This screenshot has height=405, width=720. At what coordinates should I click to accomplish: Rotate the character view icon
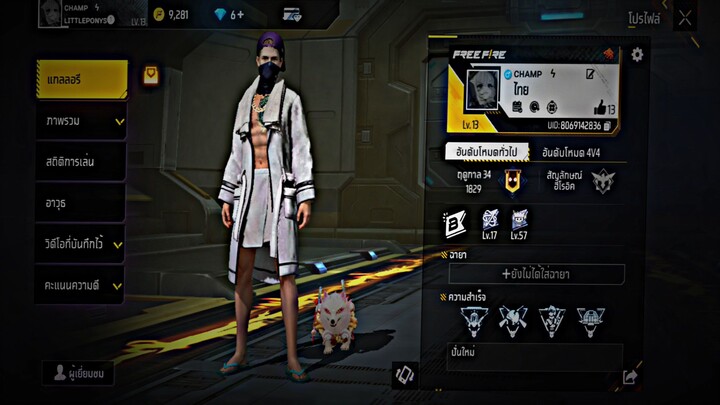[404, 375]
